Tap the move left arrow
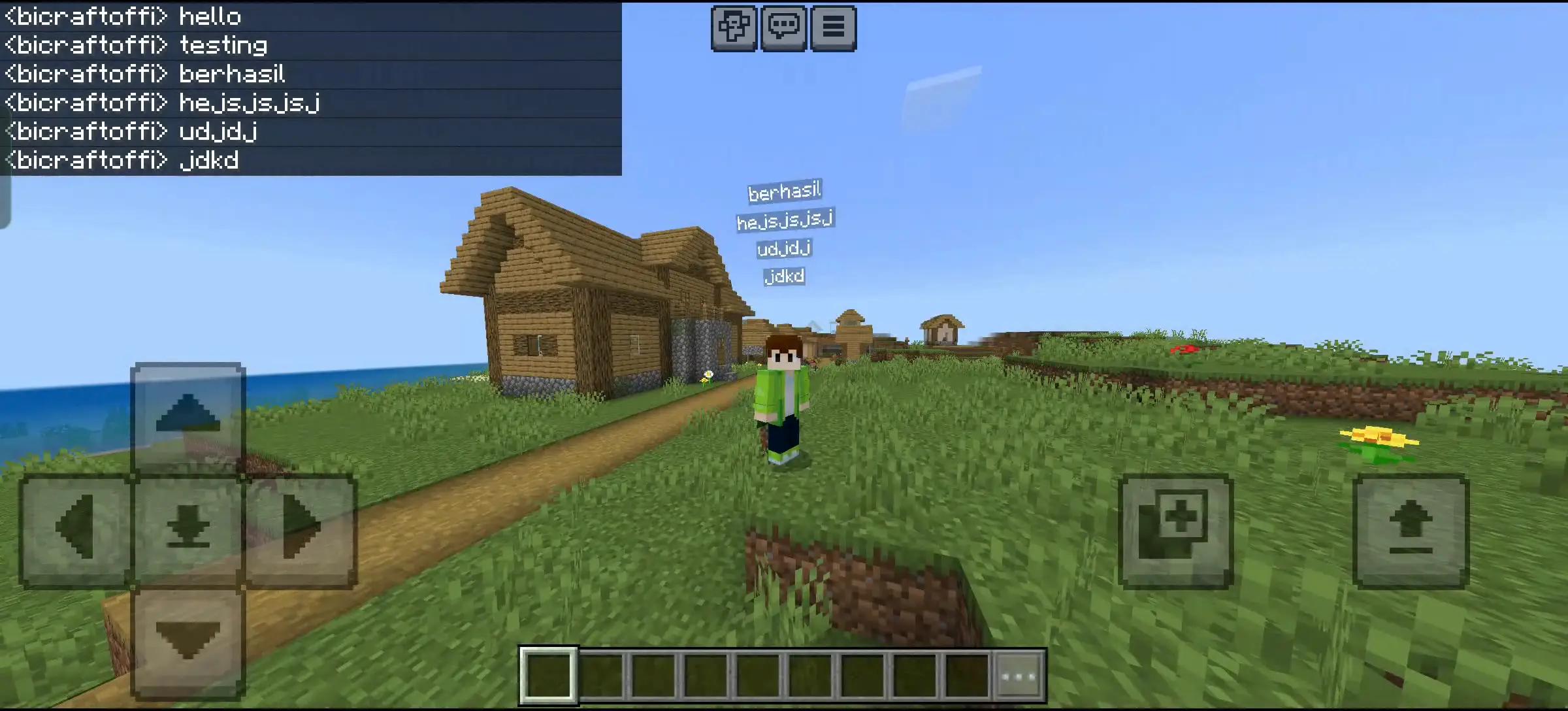 [x=76, y=529]
